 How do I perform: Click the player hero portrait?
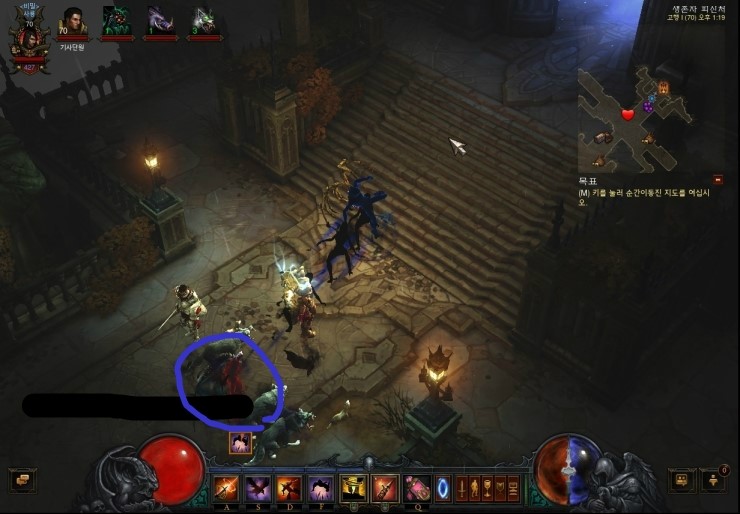pos(28,37)
